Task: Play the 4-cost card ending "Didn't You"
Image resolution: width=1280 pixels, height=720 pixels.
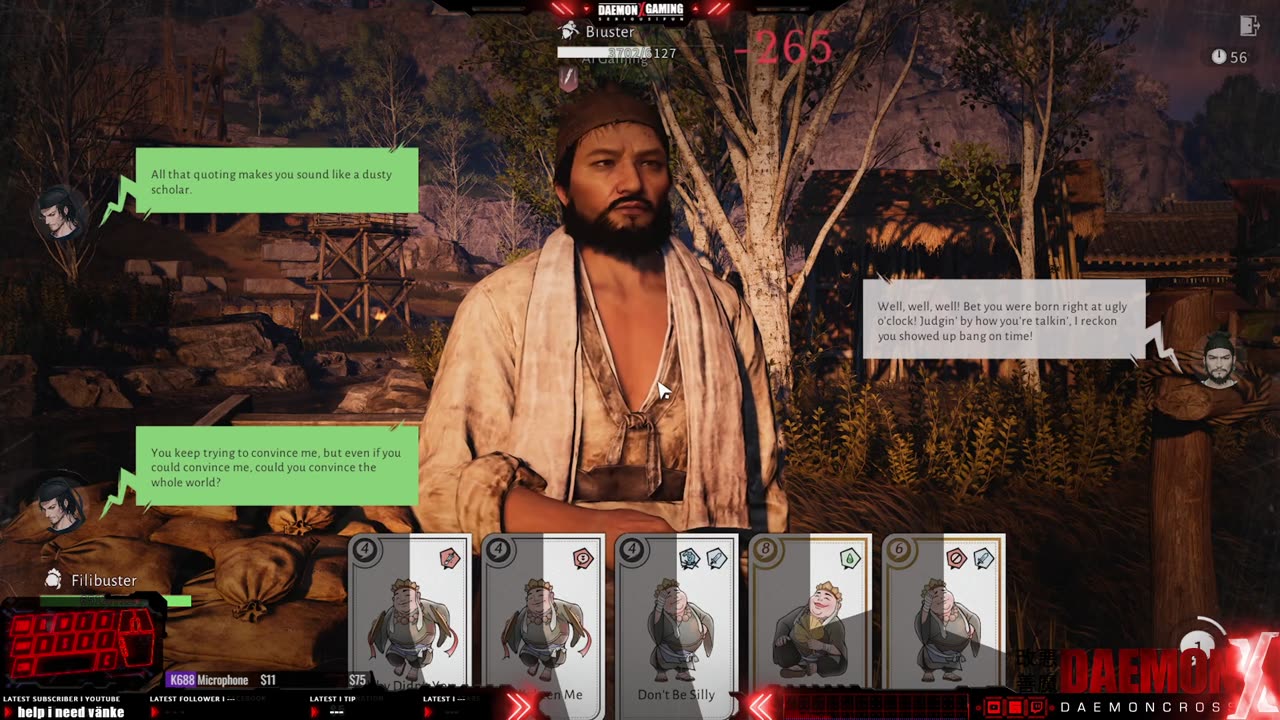Action: [x=409, y=620]
